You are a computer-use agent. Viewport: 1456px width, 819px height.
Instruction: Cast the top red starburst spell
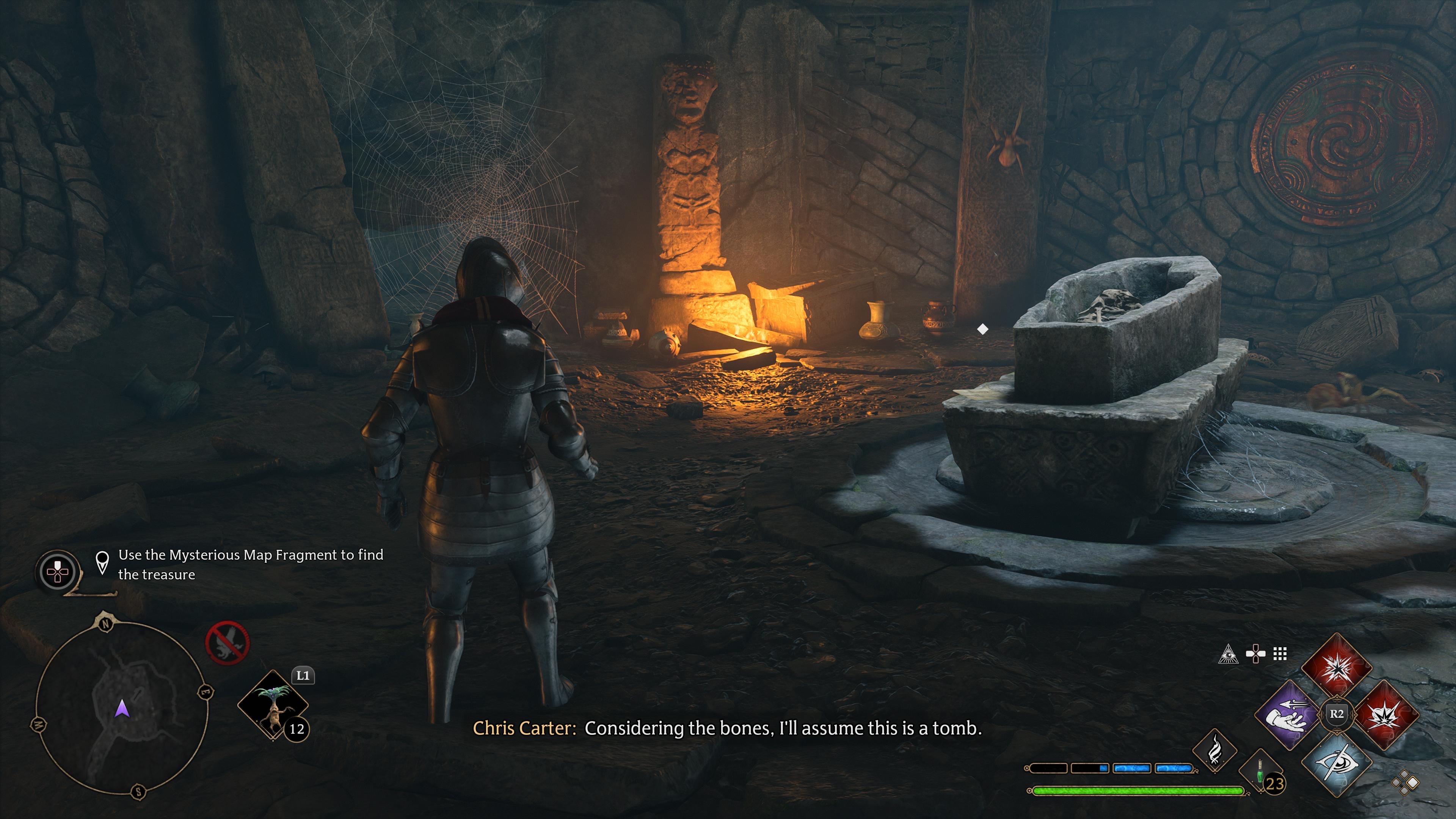point(1337,666)
